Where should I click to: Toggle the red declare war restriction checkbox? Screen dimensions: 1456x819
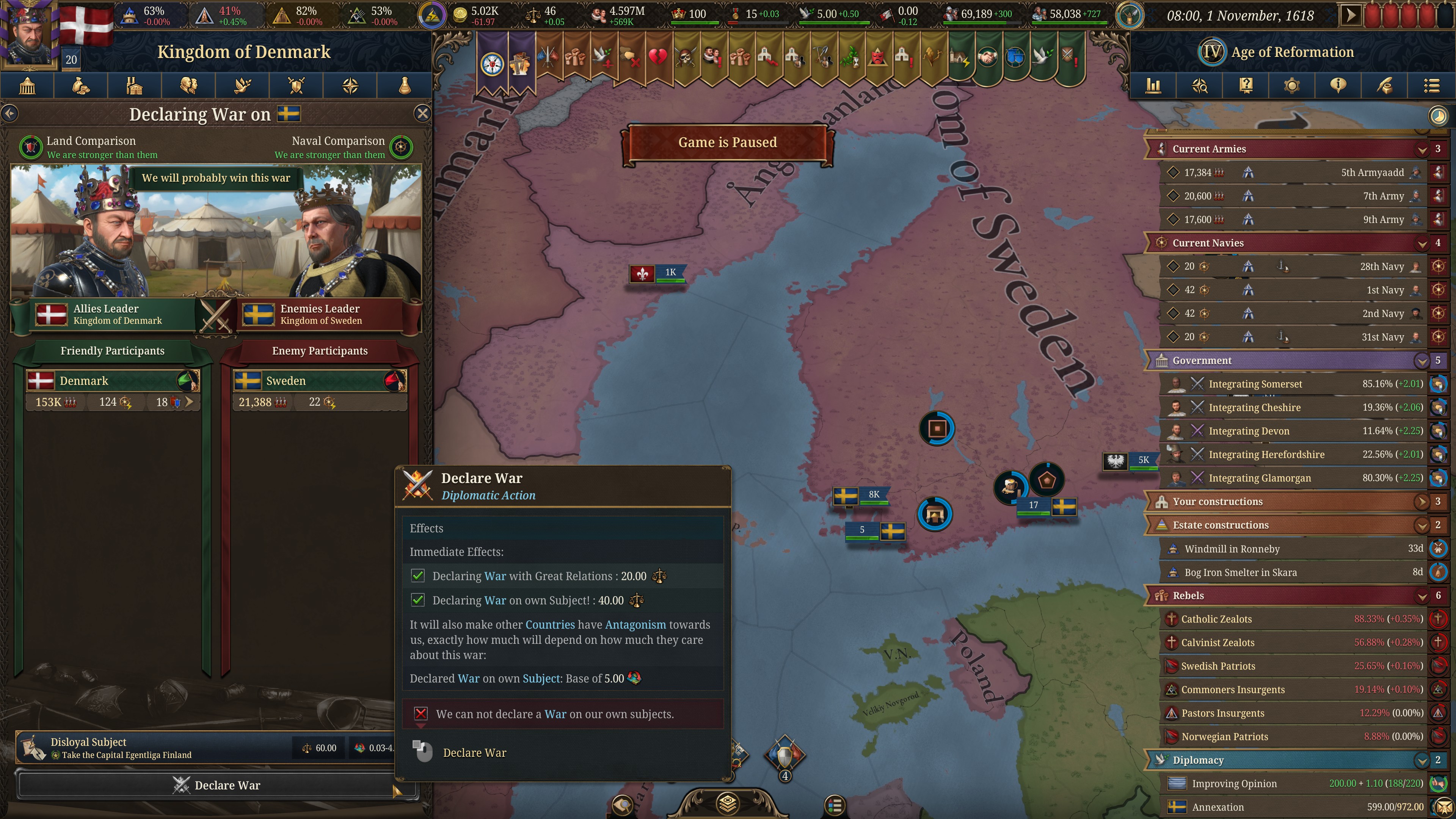[x=420, y=714]
